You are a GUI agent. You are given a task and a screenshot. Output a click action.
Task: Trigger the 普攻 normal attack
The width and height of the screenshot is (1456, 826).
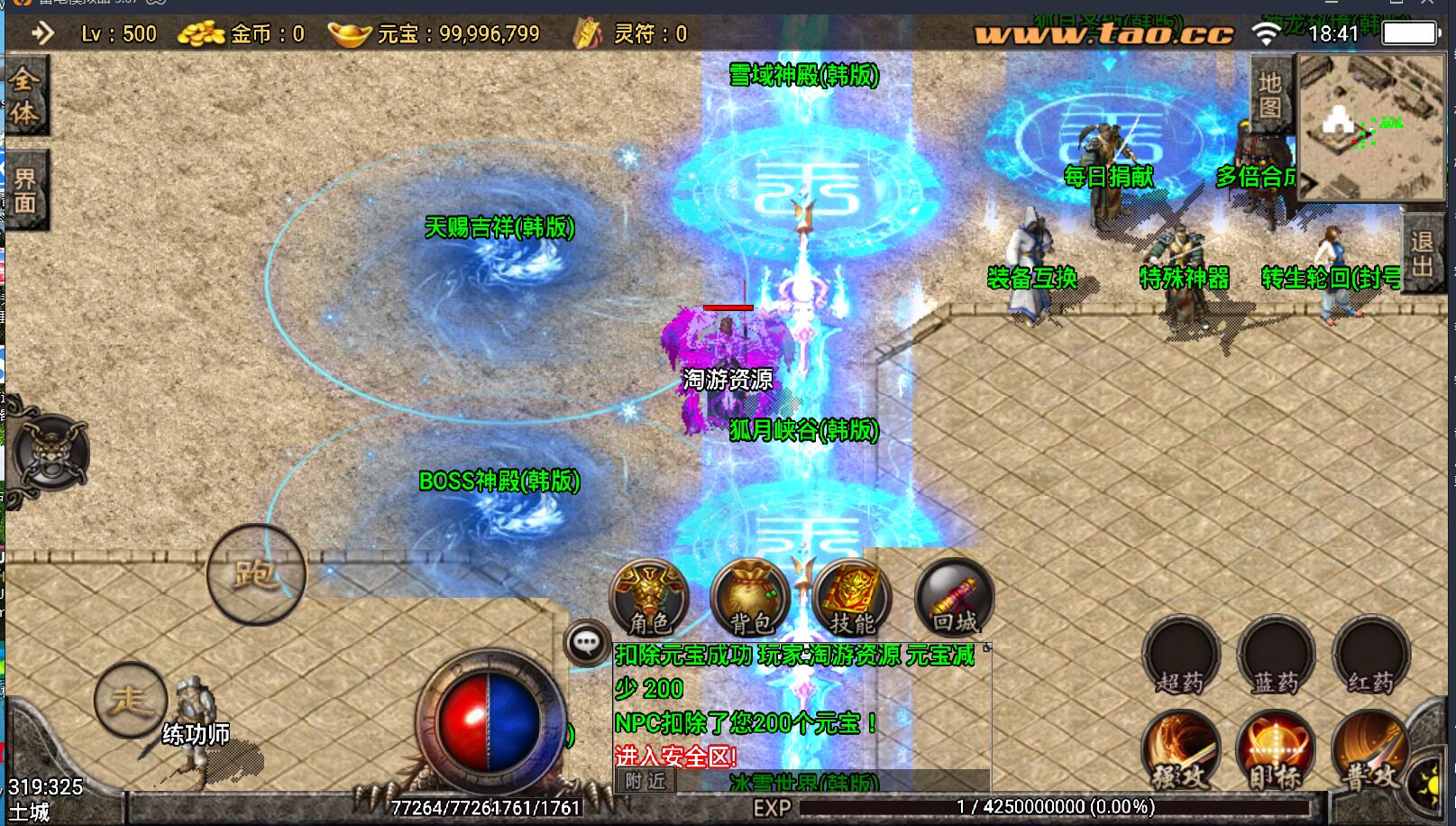pos(1369,750)
